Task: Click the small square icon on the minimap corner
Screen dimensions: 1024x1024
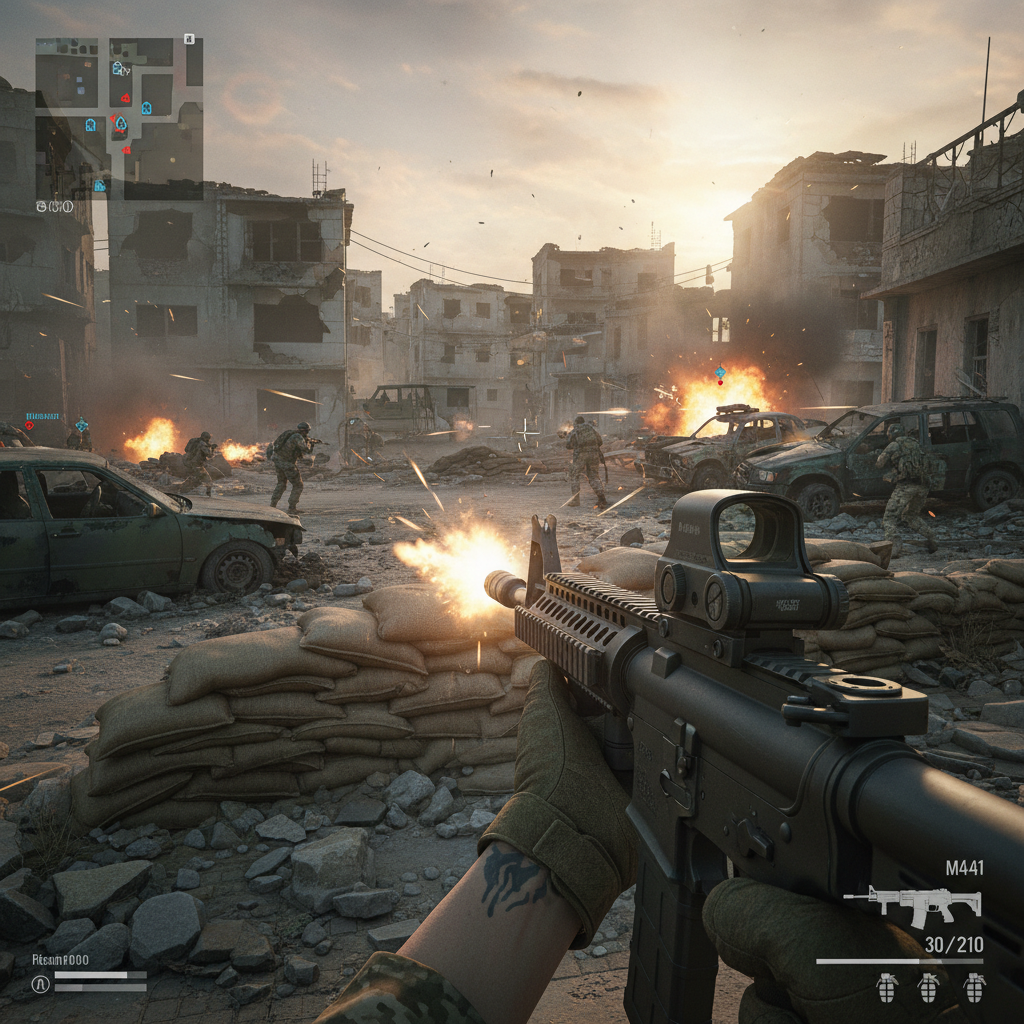Action: click(x=189, y=39)
